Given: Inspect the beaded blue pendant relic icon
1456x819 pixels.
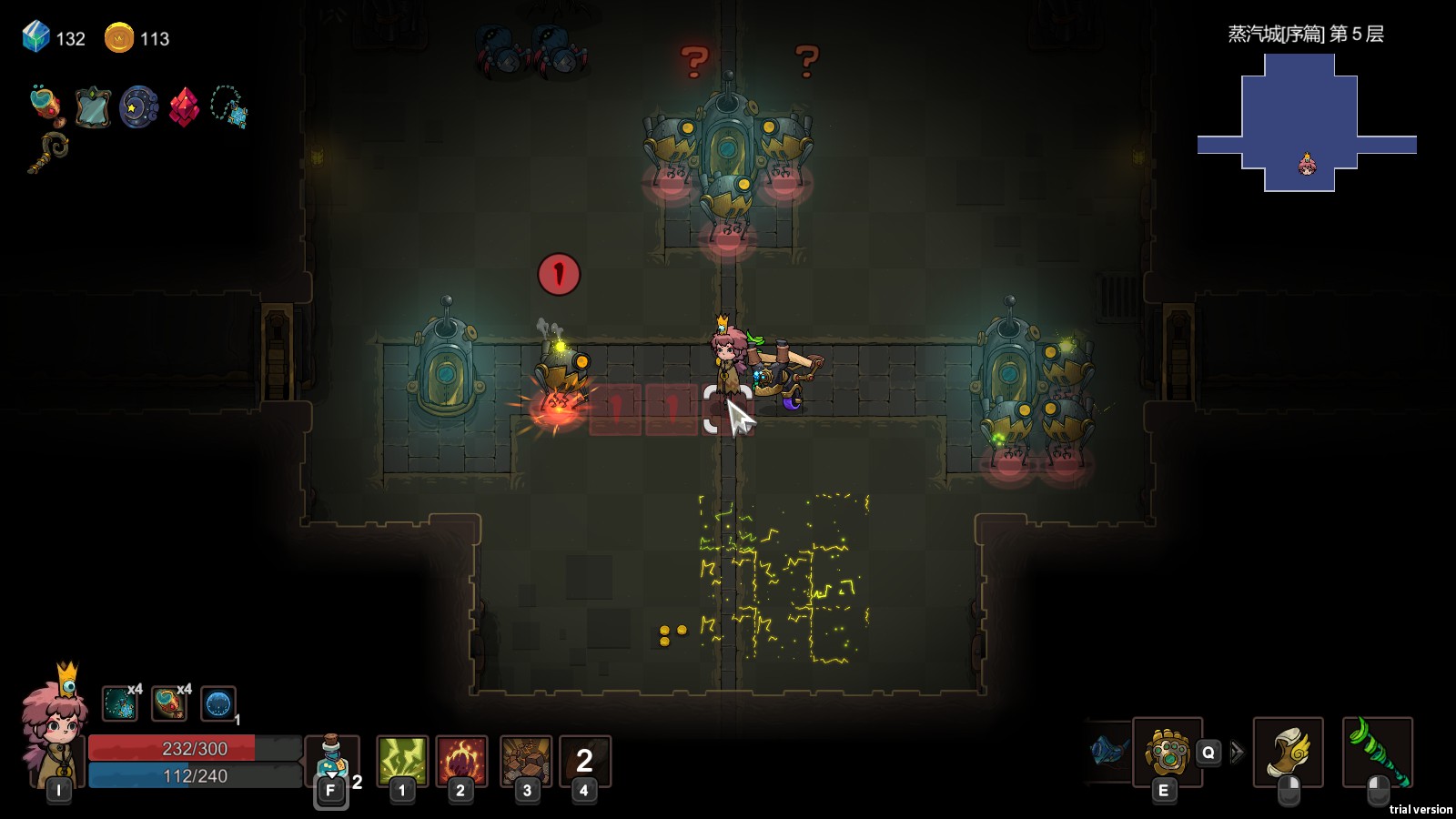Looking at the screenshot, I should (229, 107).
